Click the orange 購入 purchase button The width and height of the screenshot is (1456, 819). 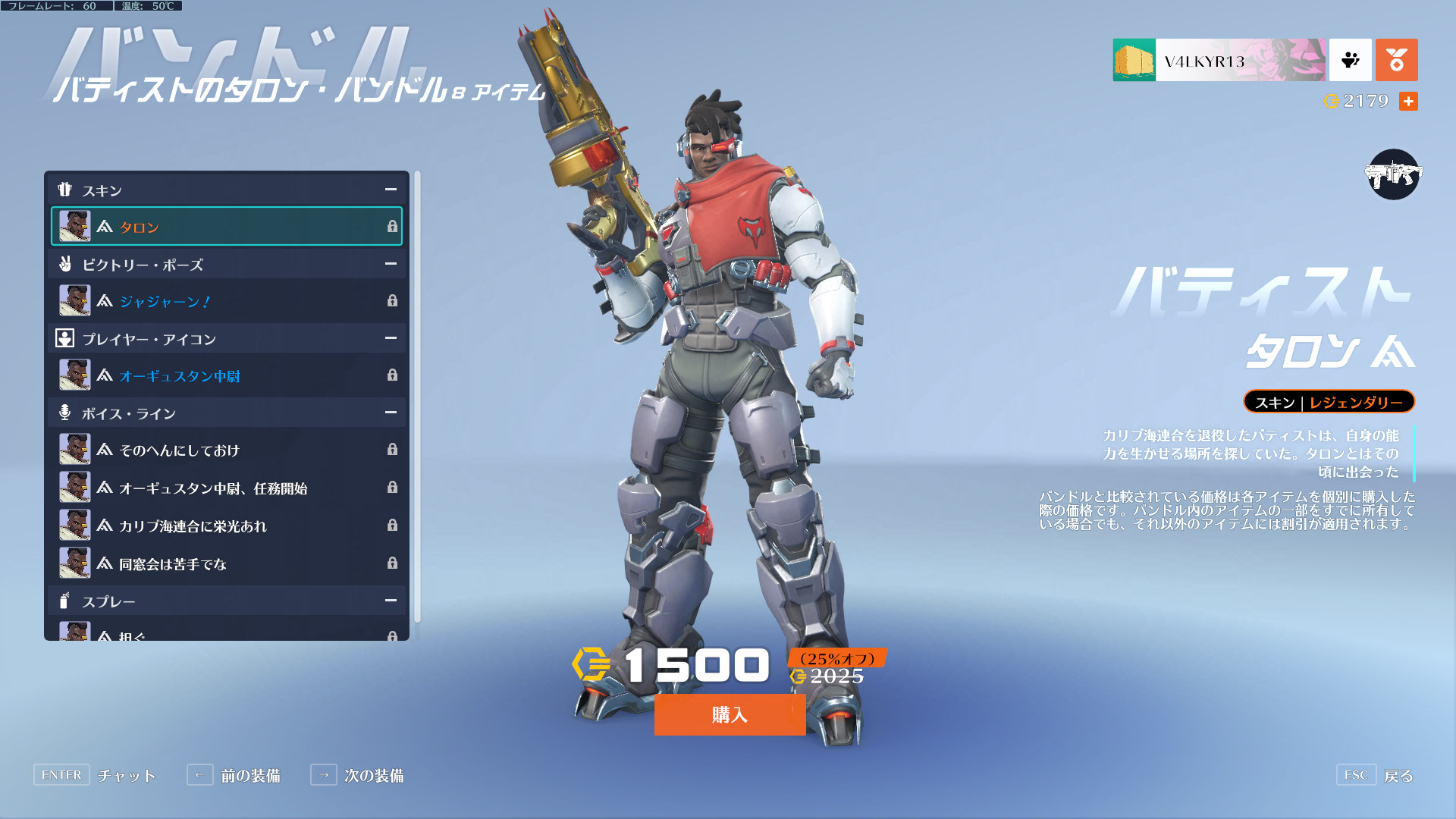(x=730, y=714)
